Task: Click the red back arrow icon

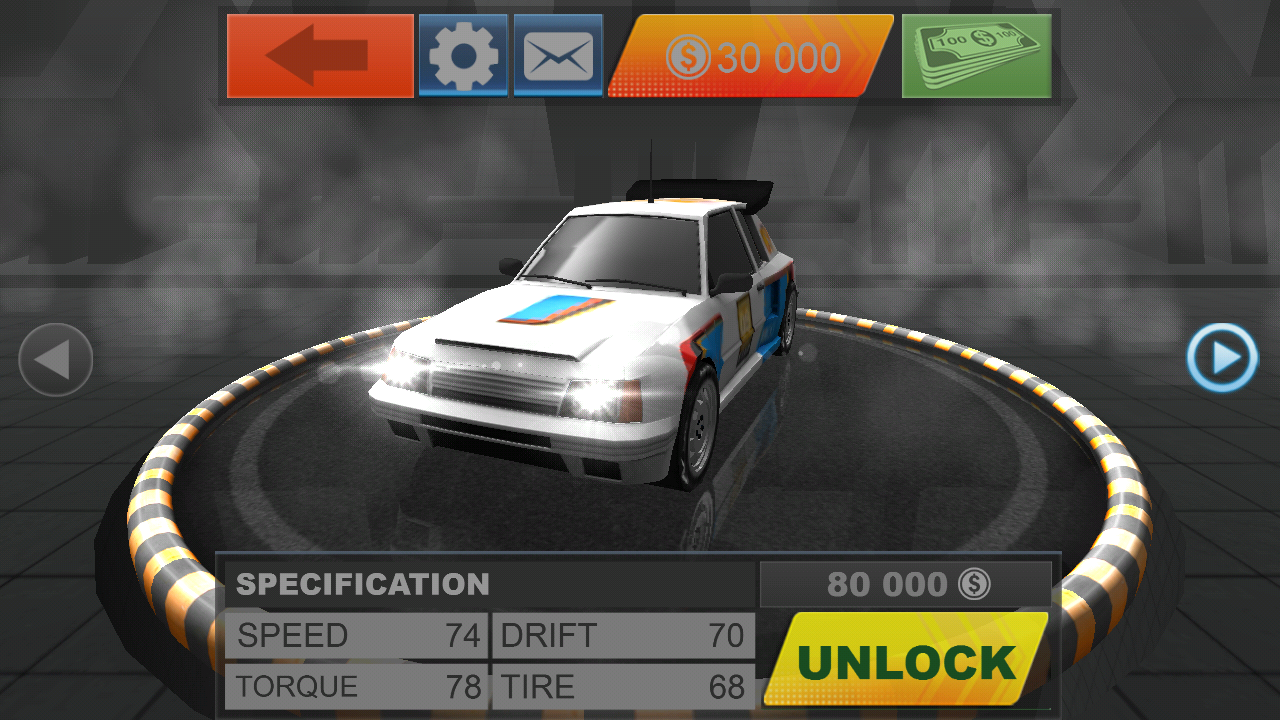Action: click(318, 55)
